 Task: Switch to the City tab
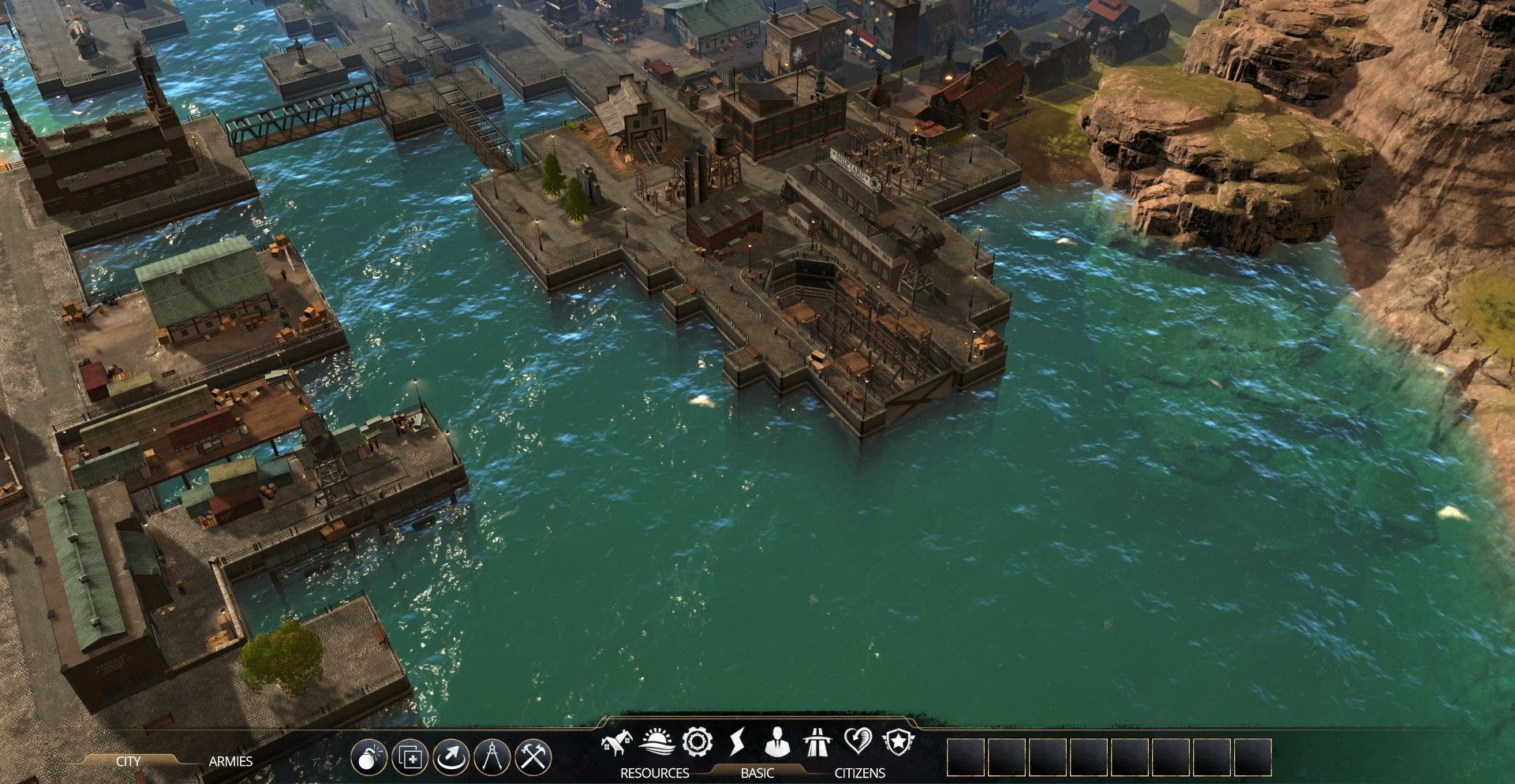coord(129,761)
